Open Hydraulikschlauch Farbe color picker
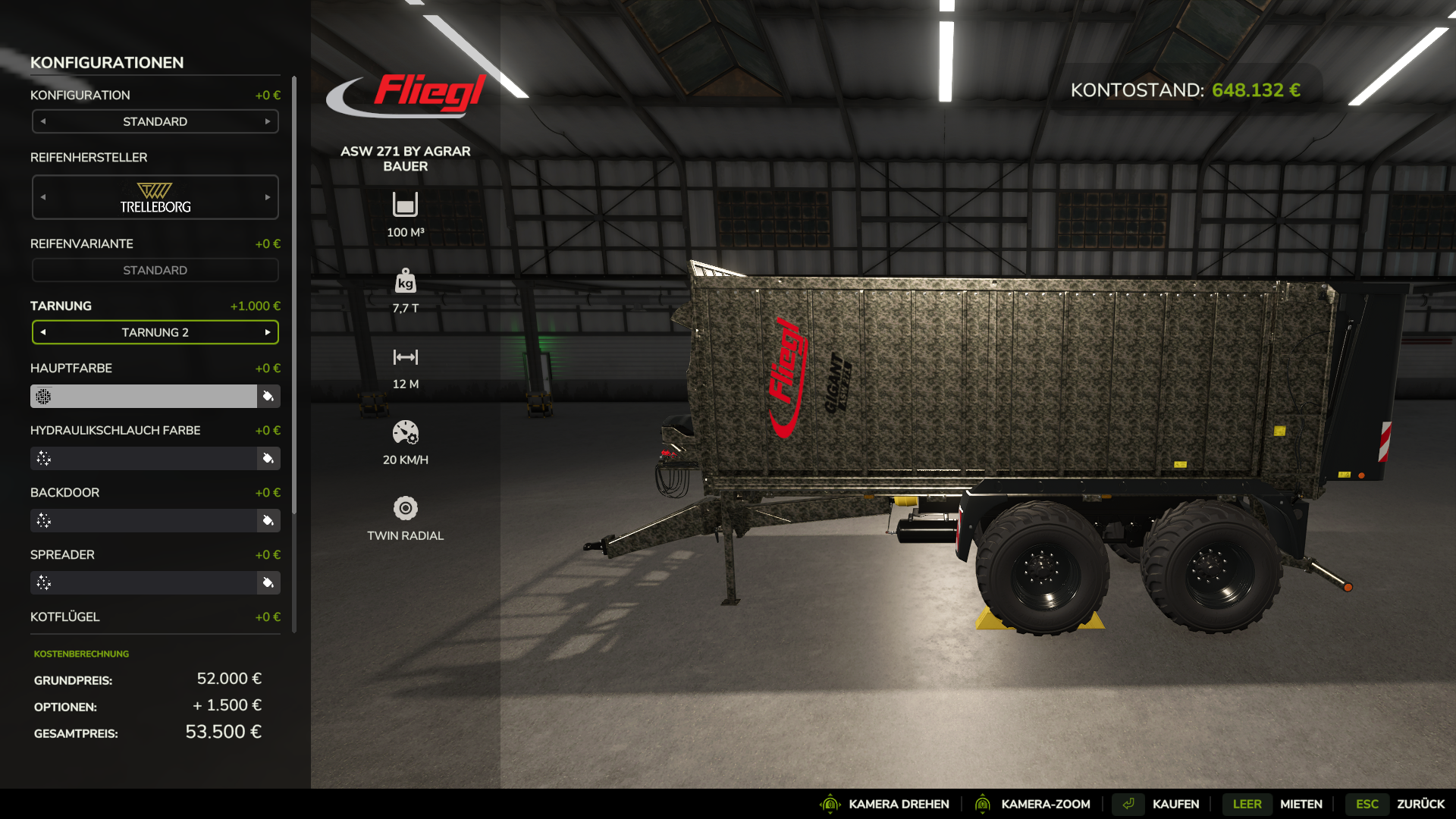The width and height of the screenshot is (1456, 819). pos(268,458)
